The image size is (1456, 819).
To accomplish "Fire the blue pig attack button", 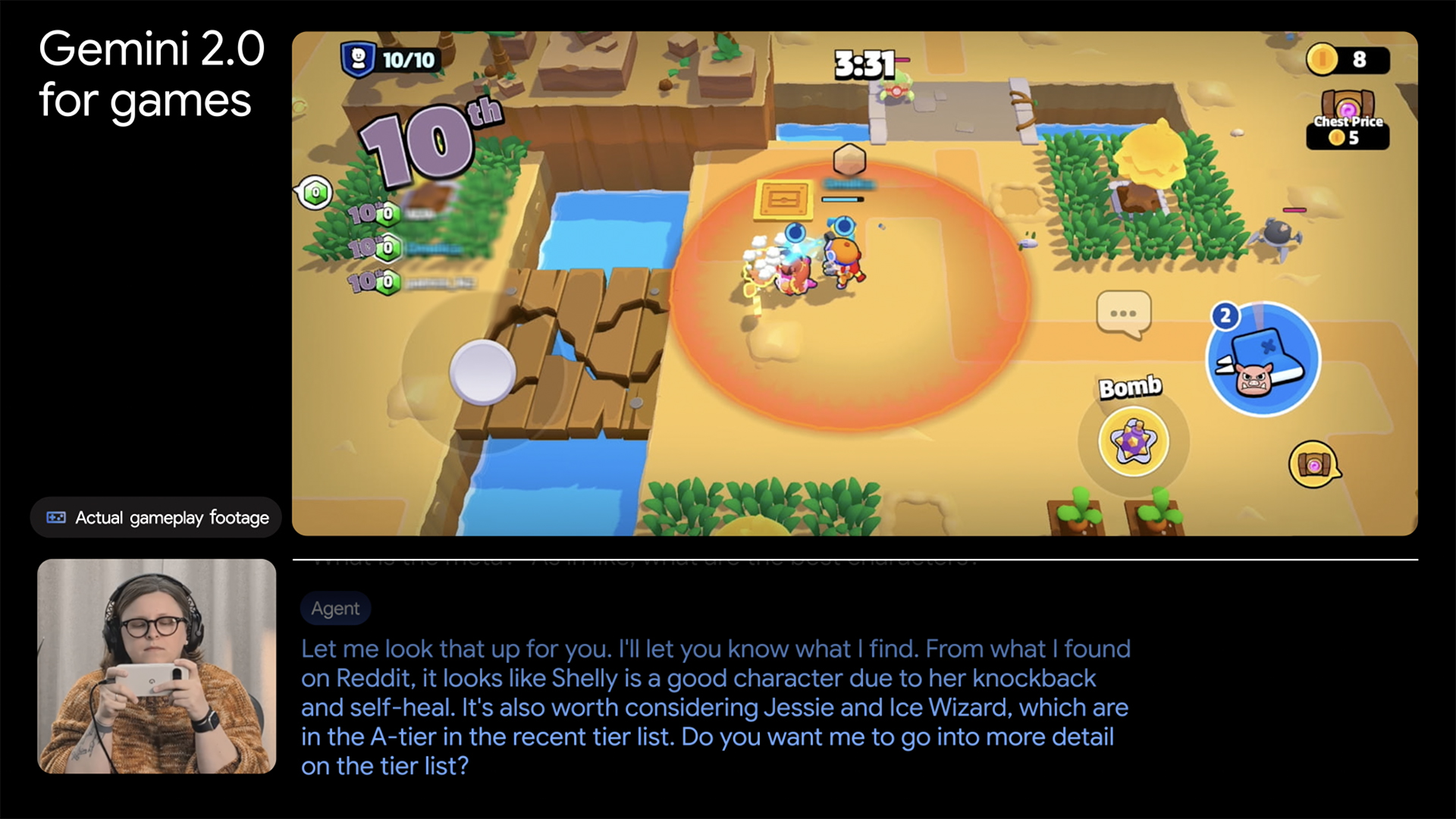I will pos(1263,360).
